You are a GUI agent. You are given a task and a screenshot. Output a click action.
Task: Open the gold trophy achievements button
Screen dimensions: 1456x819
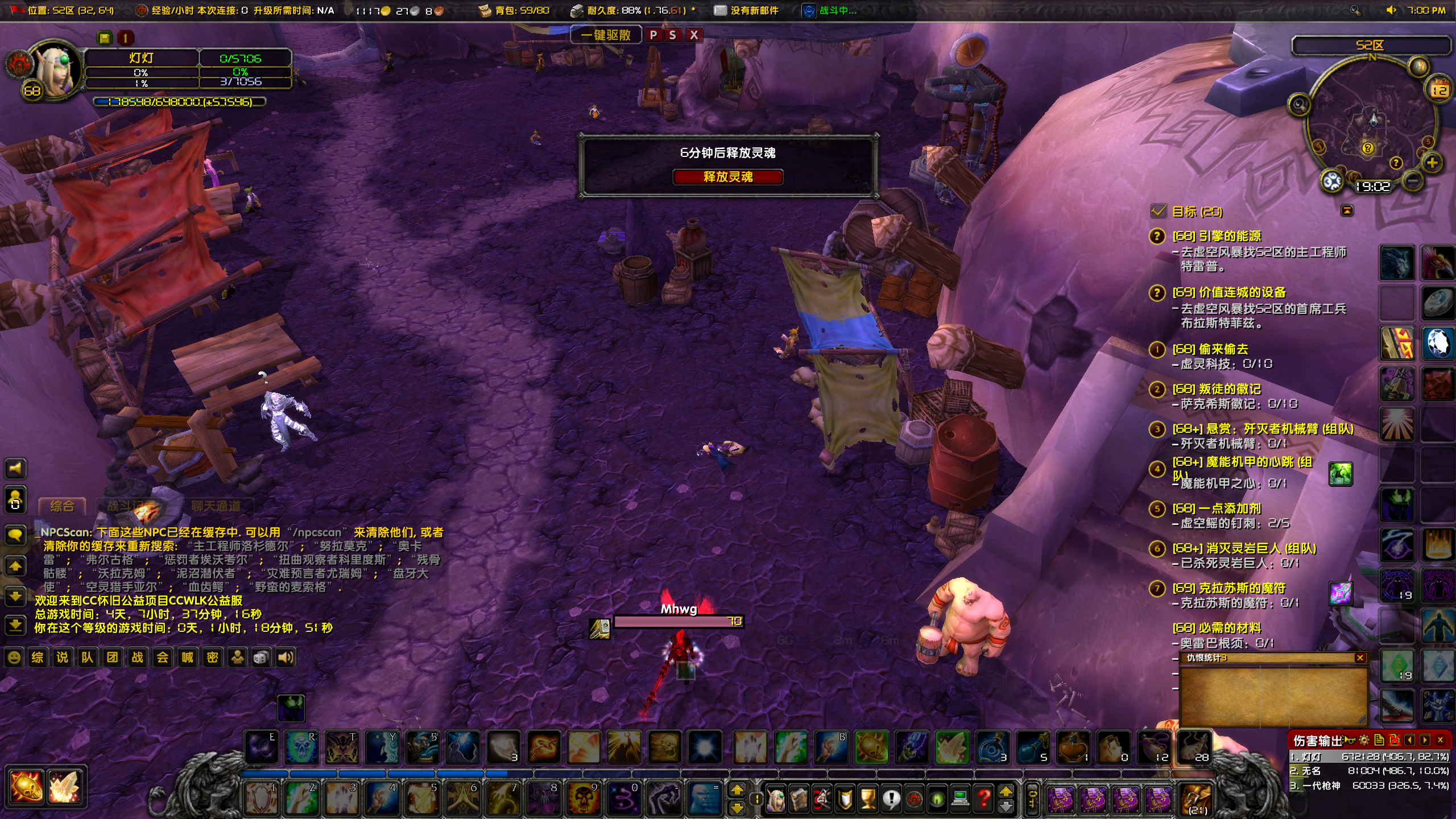pos(868,799)
